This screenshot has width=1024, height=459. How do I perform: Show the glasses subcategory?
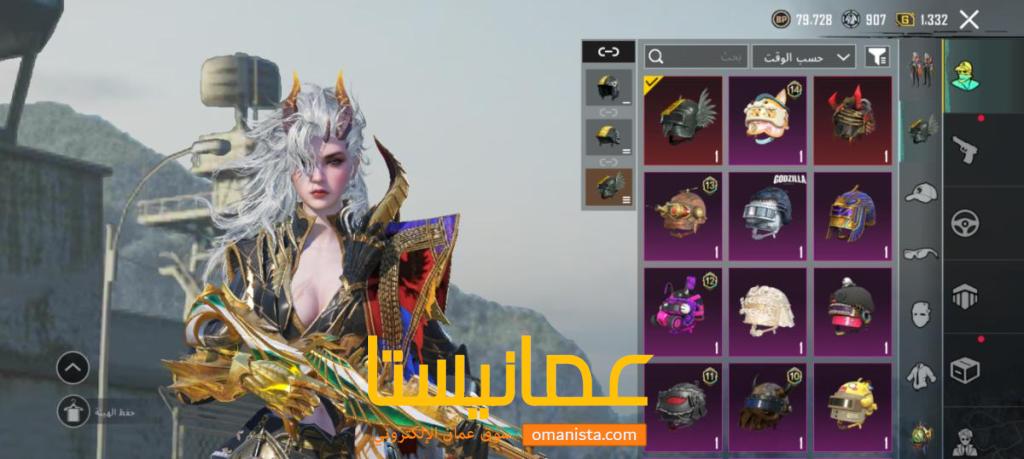(920, 254)
